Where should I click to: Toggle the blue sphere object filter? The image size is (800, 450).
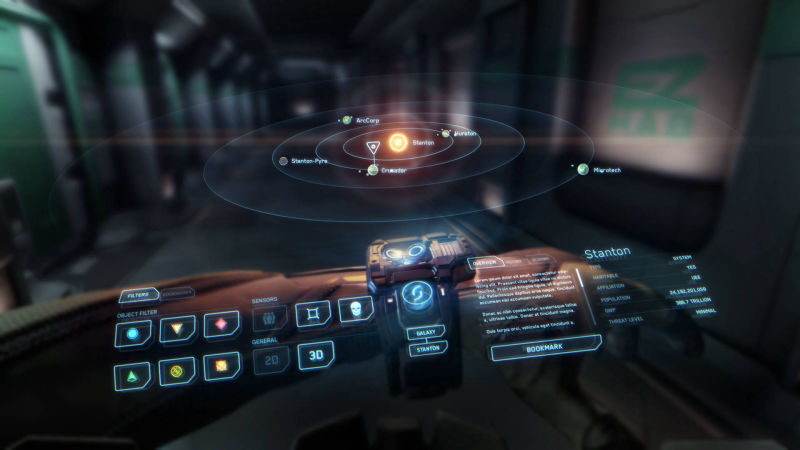(133, 332)
